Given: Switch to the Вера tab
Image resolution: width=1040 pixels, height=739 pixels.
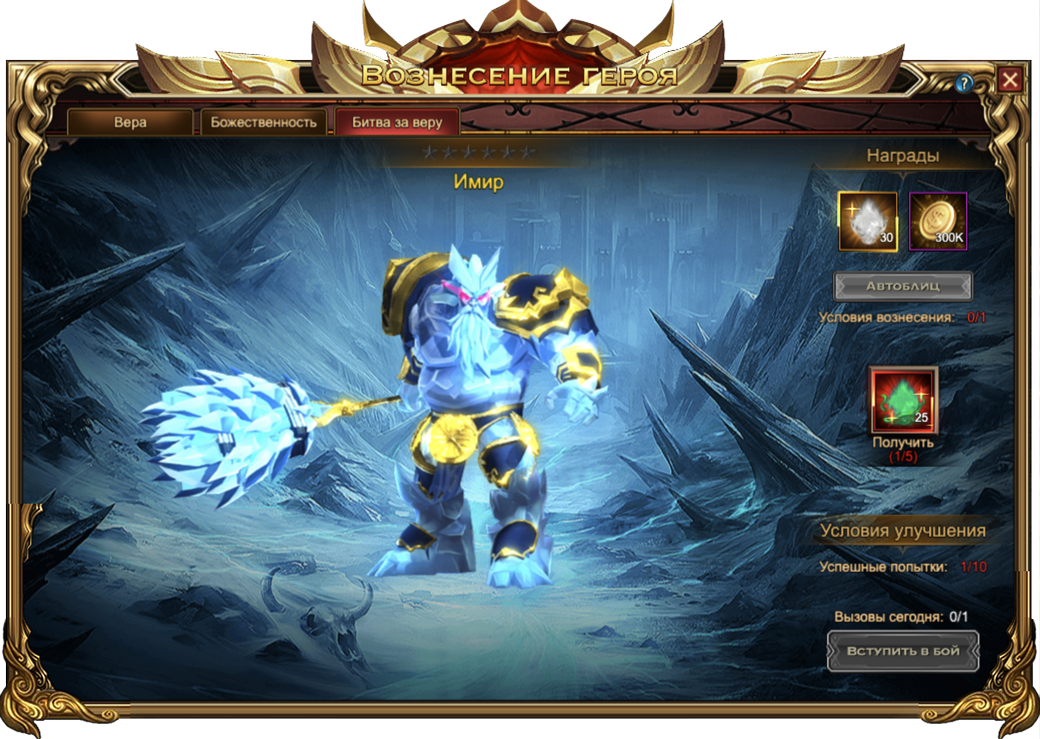Looking at the screenshot, I should point(130,123).
